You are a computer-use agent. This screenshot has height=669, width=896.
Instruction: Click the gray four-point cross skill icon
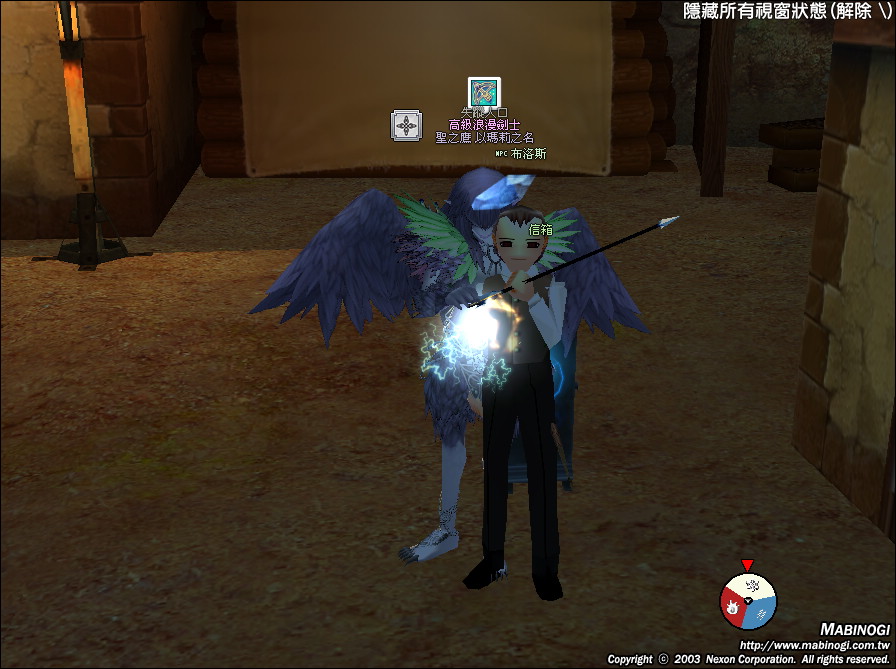406,126
